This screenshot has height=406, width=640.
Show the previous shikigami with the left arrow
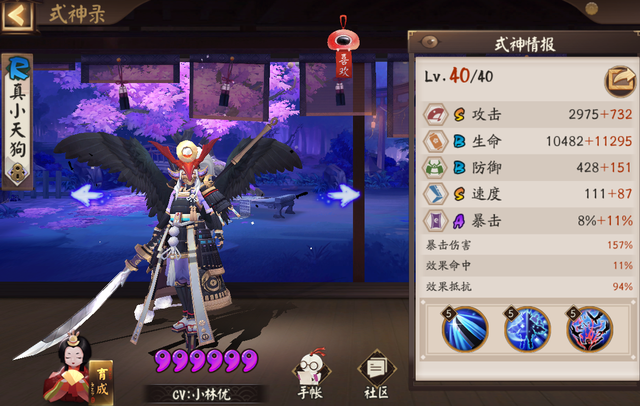(x=88, y=195)
